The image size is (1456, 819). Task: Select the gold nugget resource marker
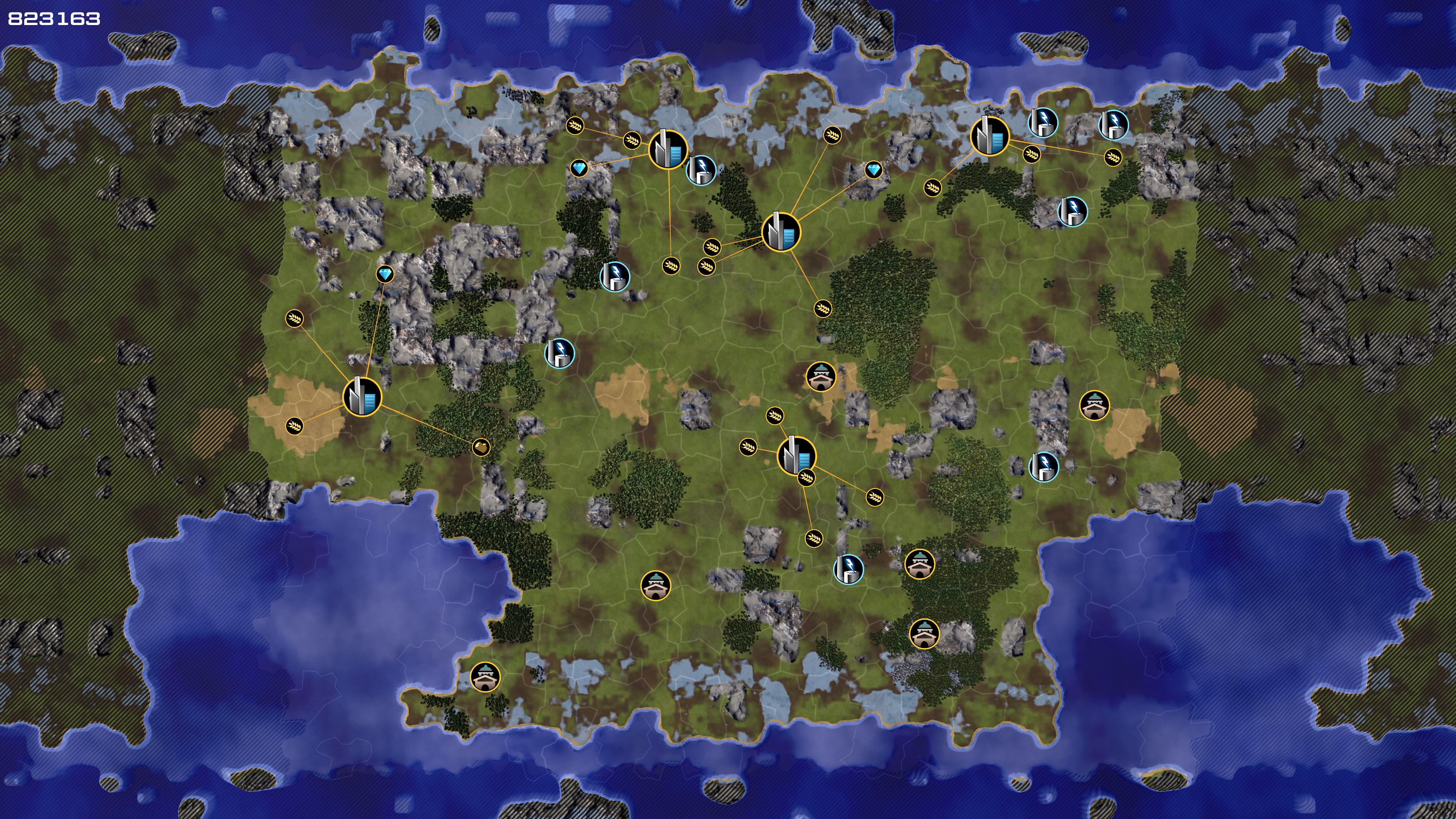tap(481, 448)
